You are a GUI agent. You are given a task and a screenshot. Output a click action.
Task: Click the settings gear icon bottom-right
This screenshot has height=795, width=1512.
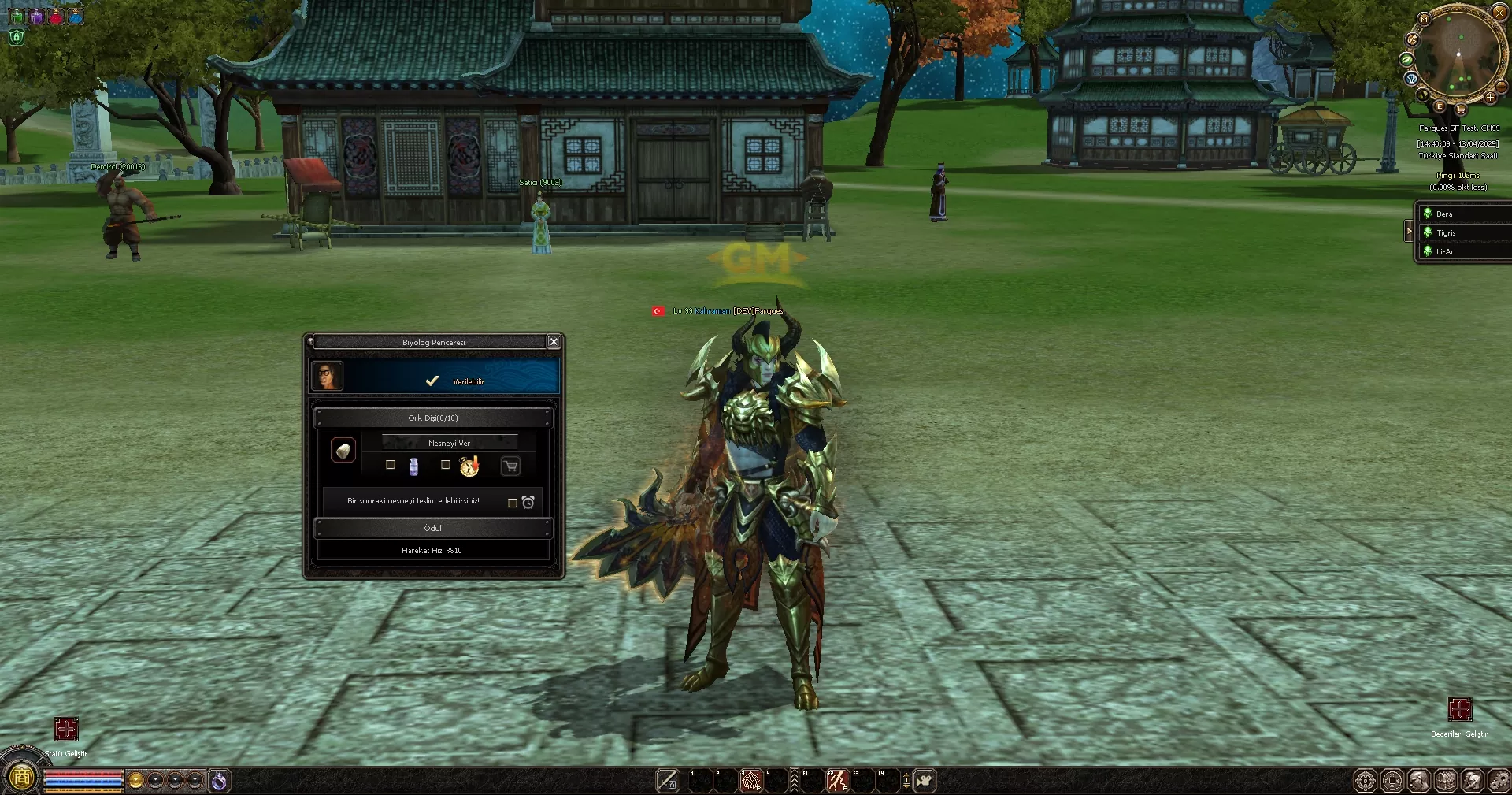1500,780
